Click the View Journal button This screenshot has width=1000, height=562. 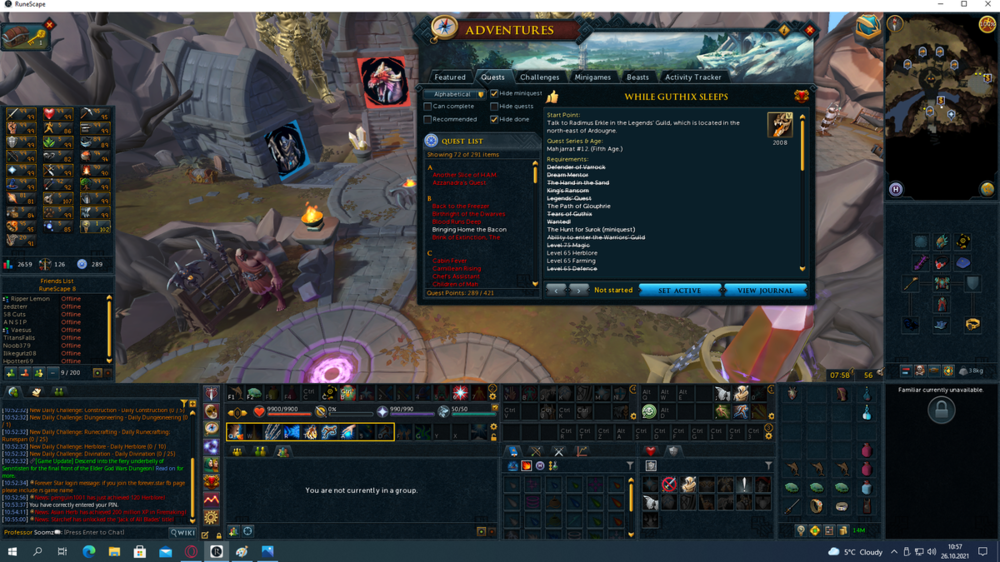coord(765,290)
